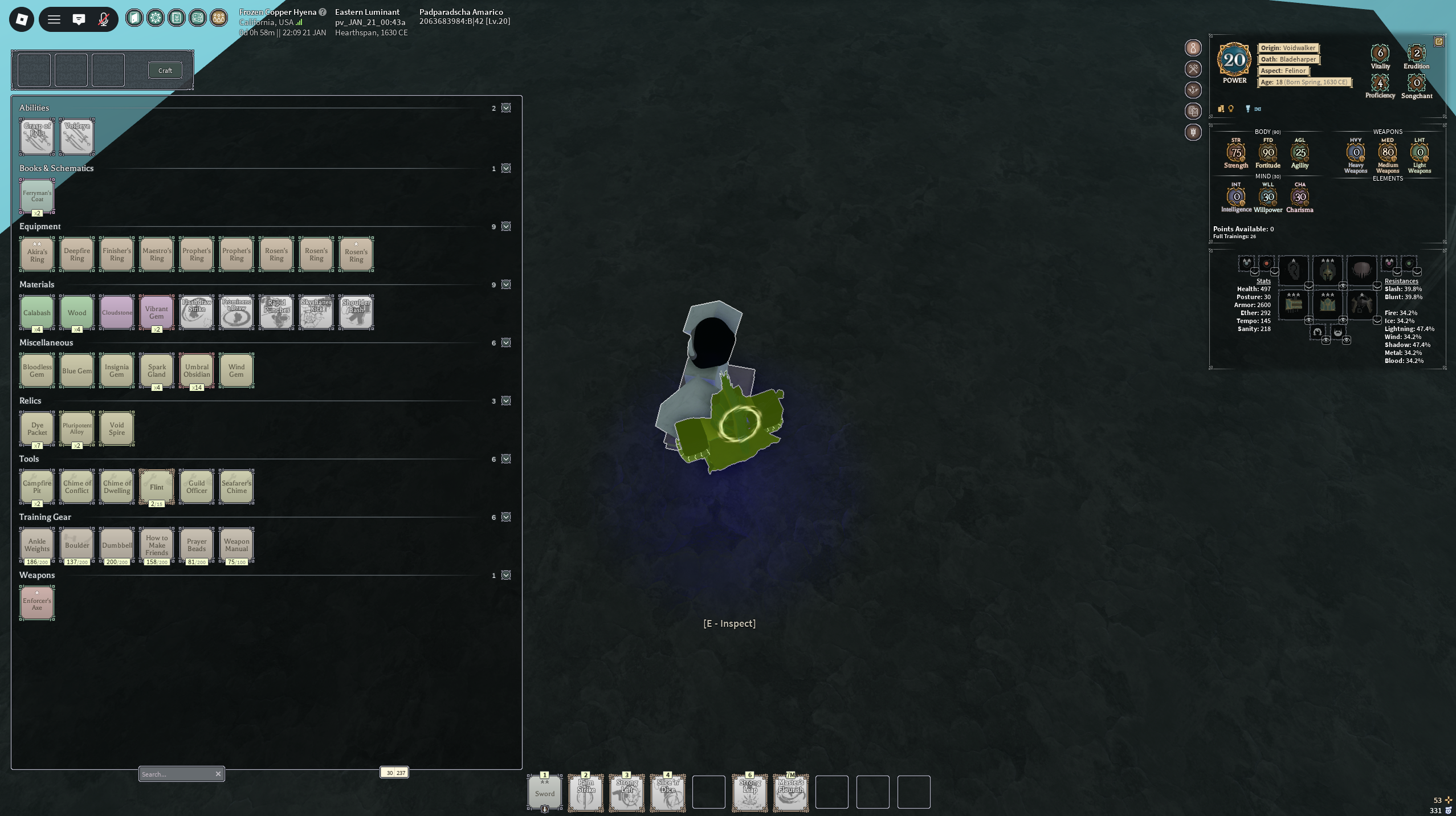
Task: Collapse the Equipment category arrow
Action: [506, 227]
